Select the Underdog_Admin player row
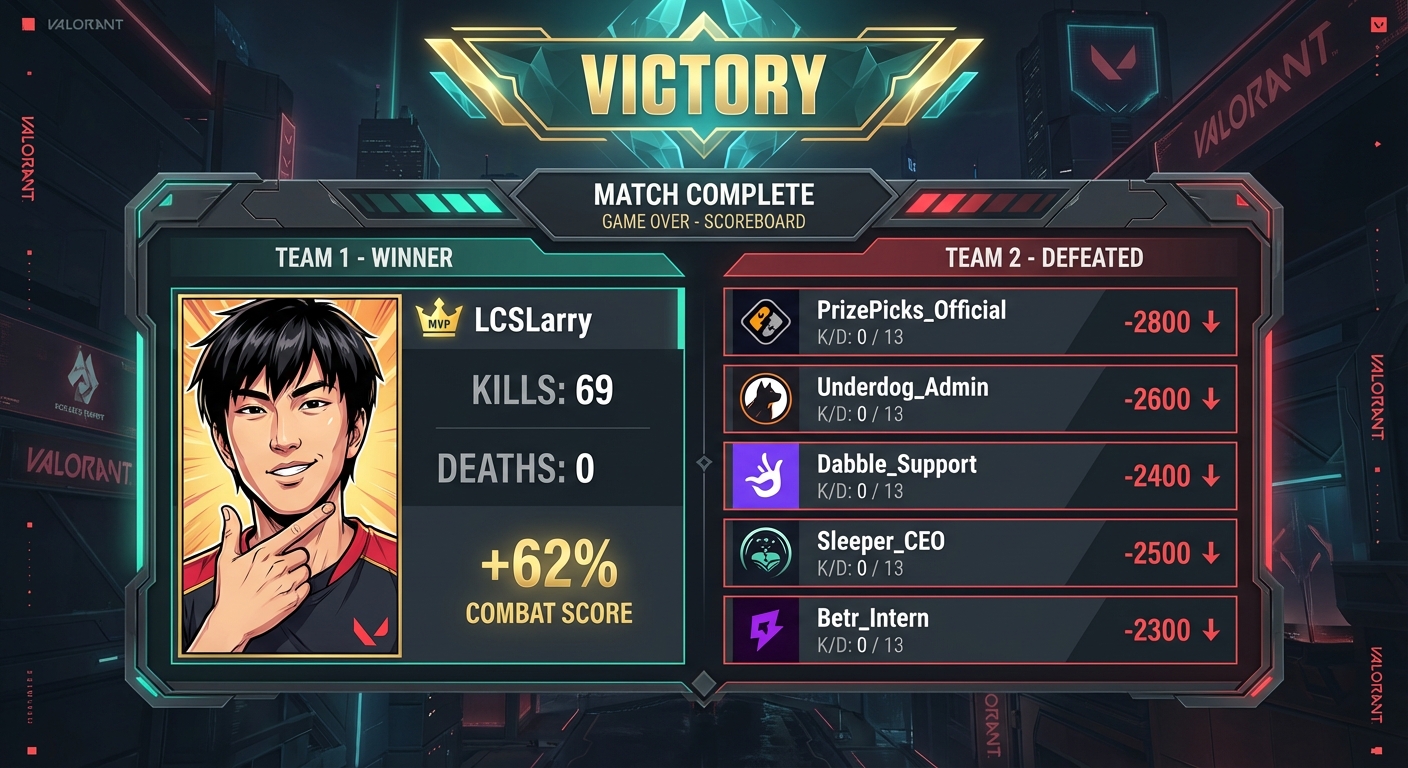The width and height of the screenshot is (1408, 768). (x=980, y=399)
